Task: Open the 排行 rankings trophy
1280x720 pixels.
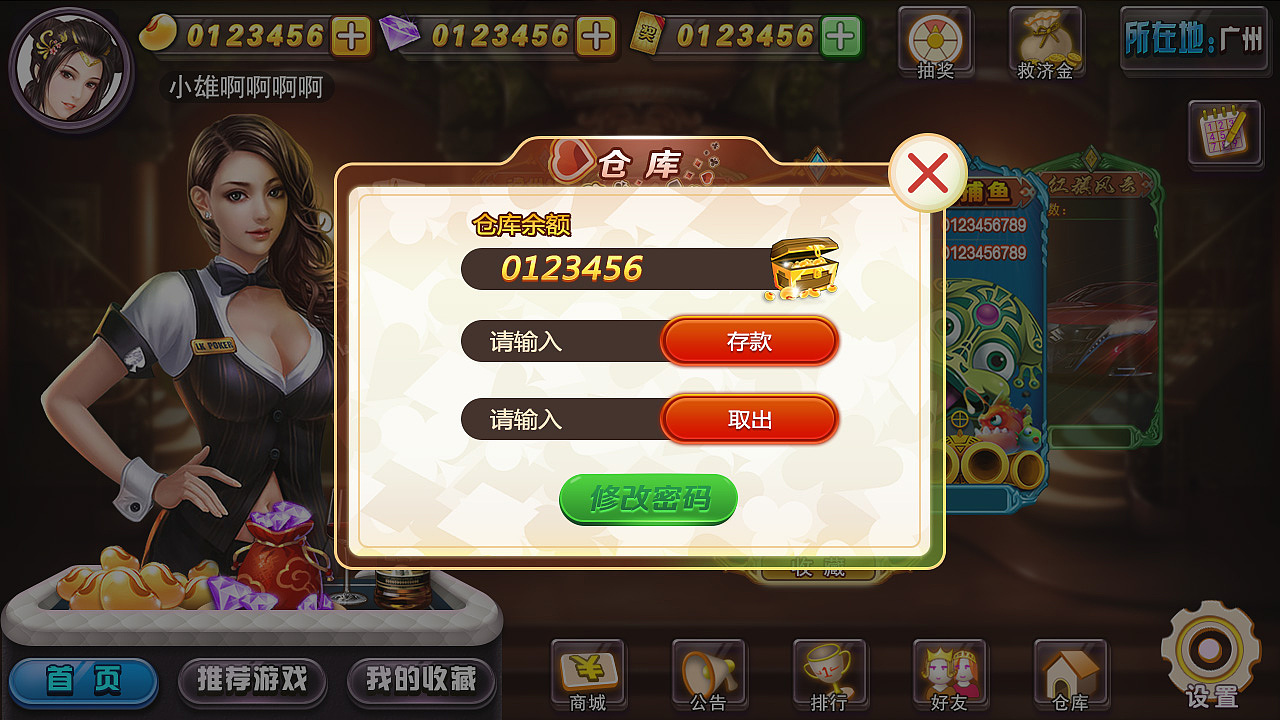Action: pos(828,670)
